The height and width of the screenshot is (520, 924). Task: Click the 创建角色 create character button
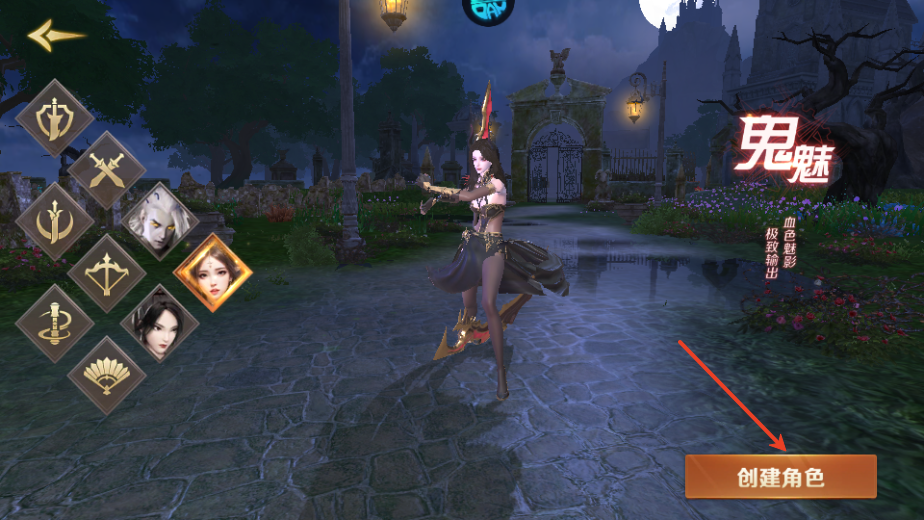click(780, 477)
